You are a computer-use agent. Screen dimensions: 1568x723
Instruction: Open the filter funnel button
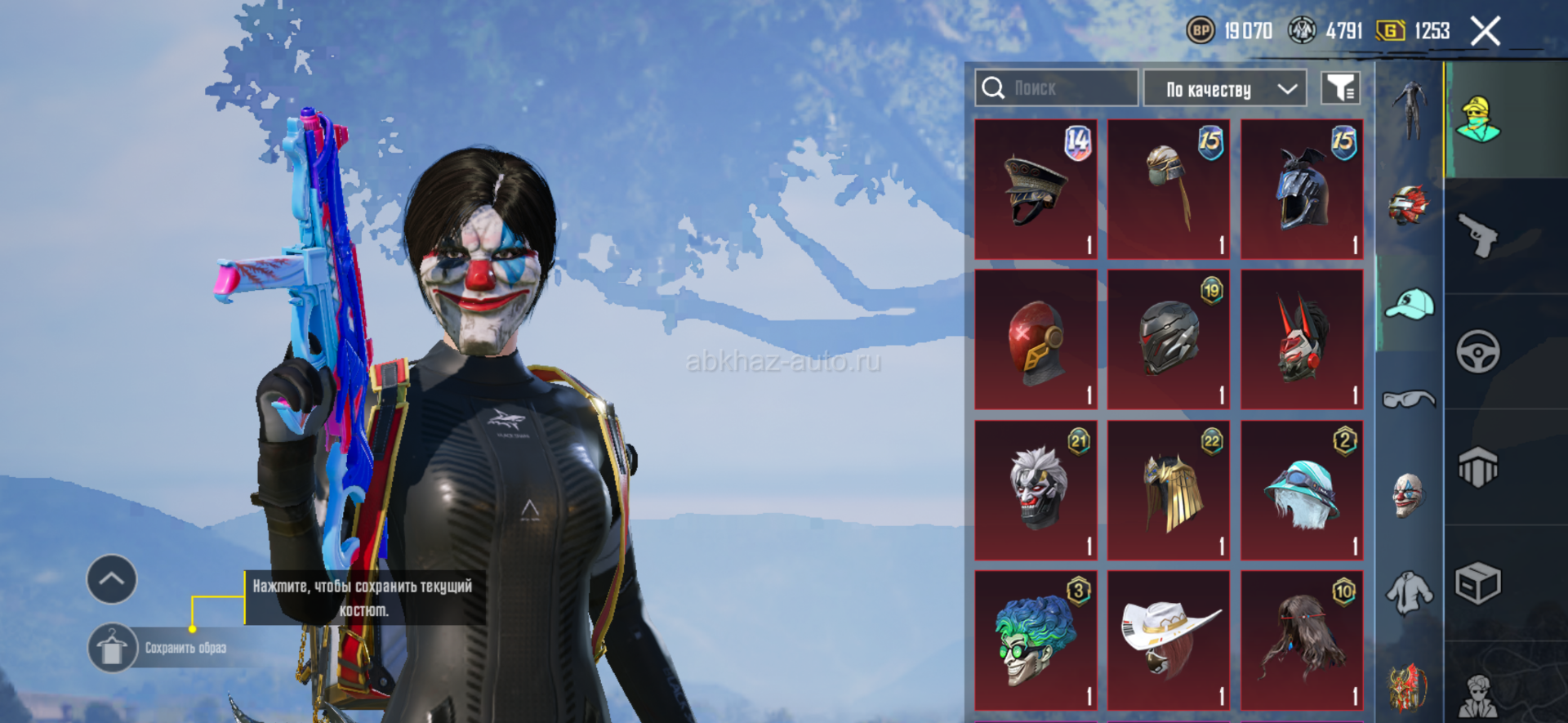(1340, 88)
